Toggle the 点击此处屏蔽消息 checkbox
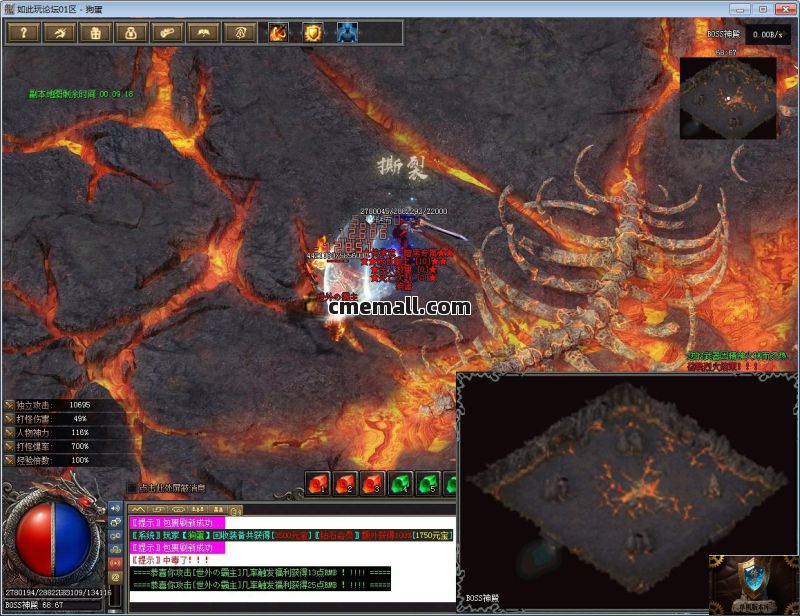The height and width of the screenshot is (616, 800). click(x=131, y=489)
